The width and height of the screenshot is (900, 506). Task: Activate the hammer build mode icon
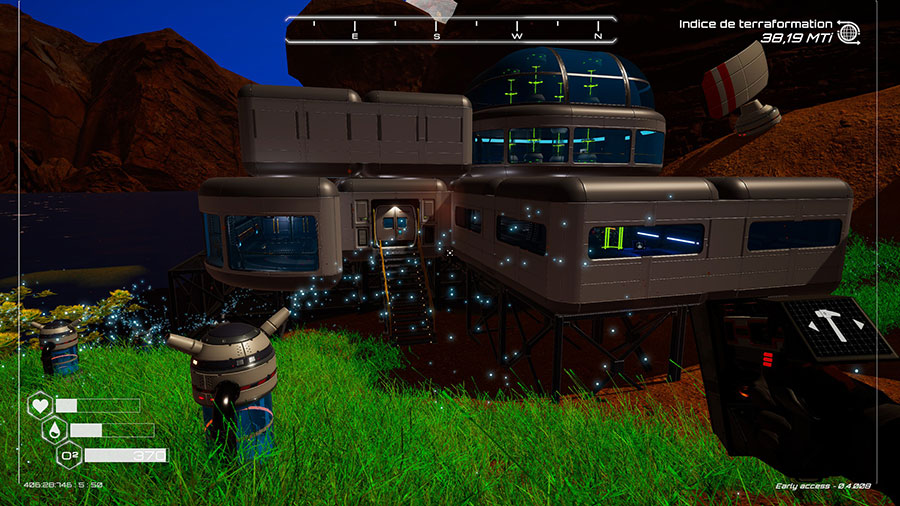point(832,327)
